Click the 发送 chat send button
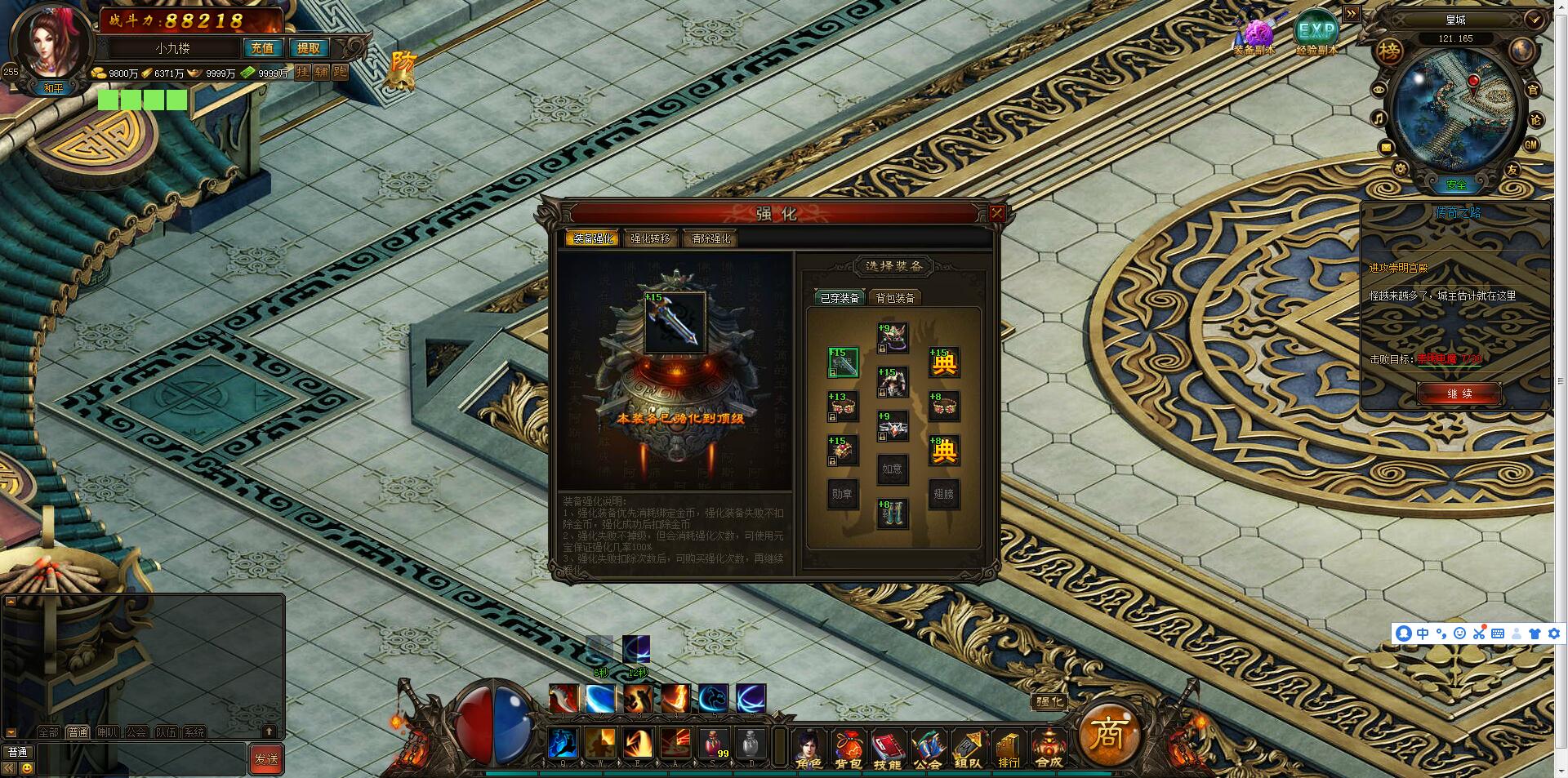 pos(266,758)
